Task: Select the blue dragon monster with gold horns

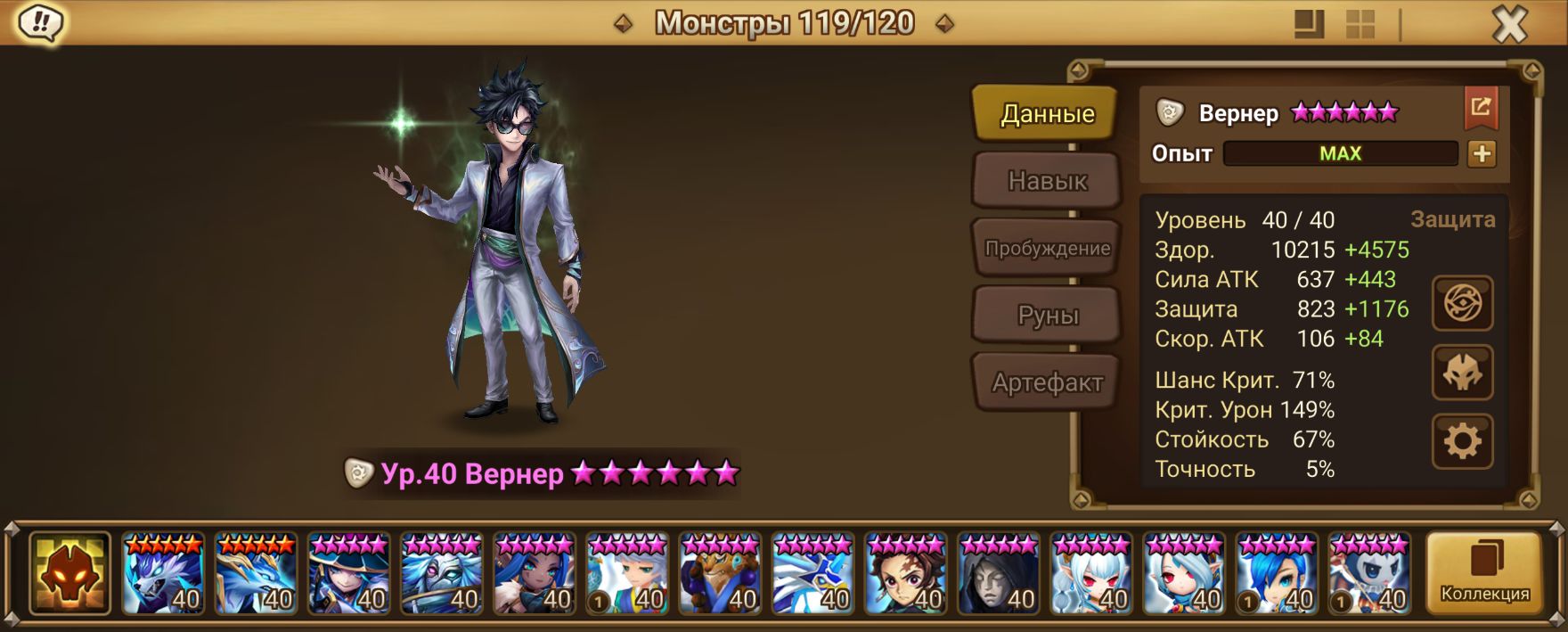Action: (x=256, y=573)
